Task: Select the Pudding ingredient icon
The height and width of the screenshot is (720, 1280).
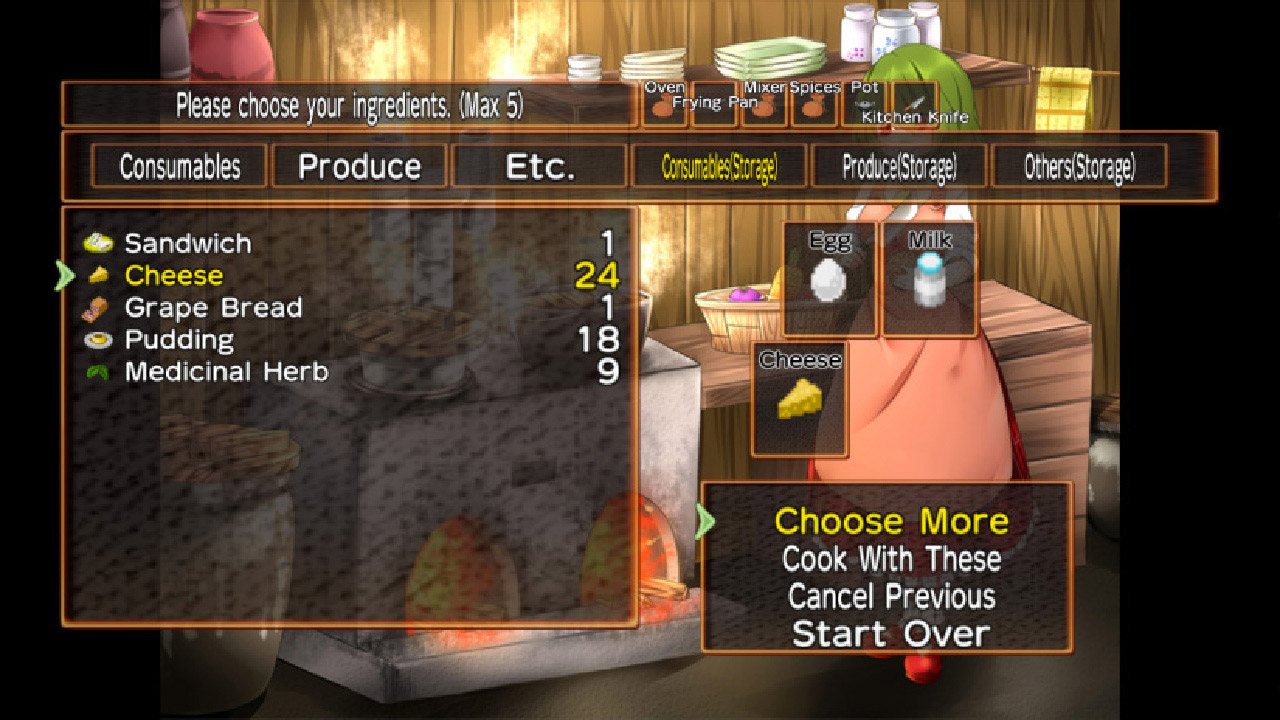Action: pos(100,339)
